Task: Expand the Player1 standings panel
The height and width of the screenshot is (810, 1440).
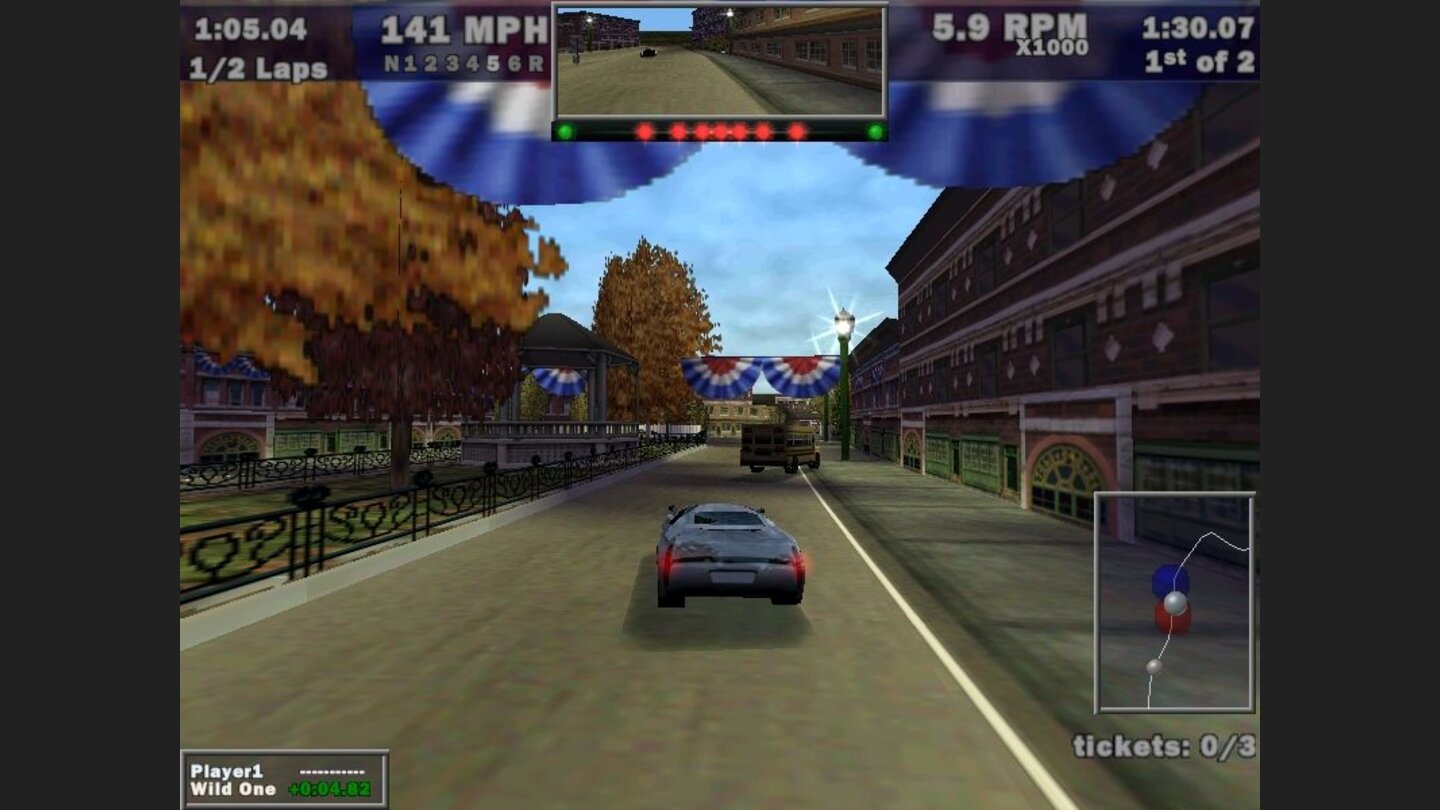Action: pyautogui.click(x=282, y=779)
